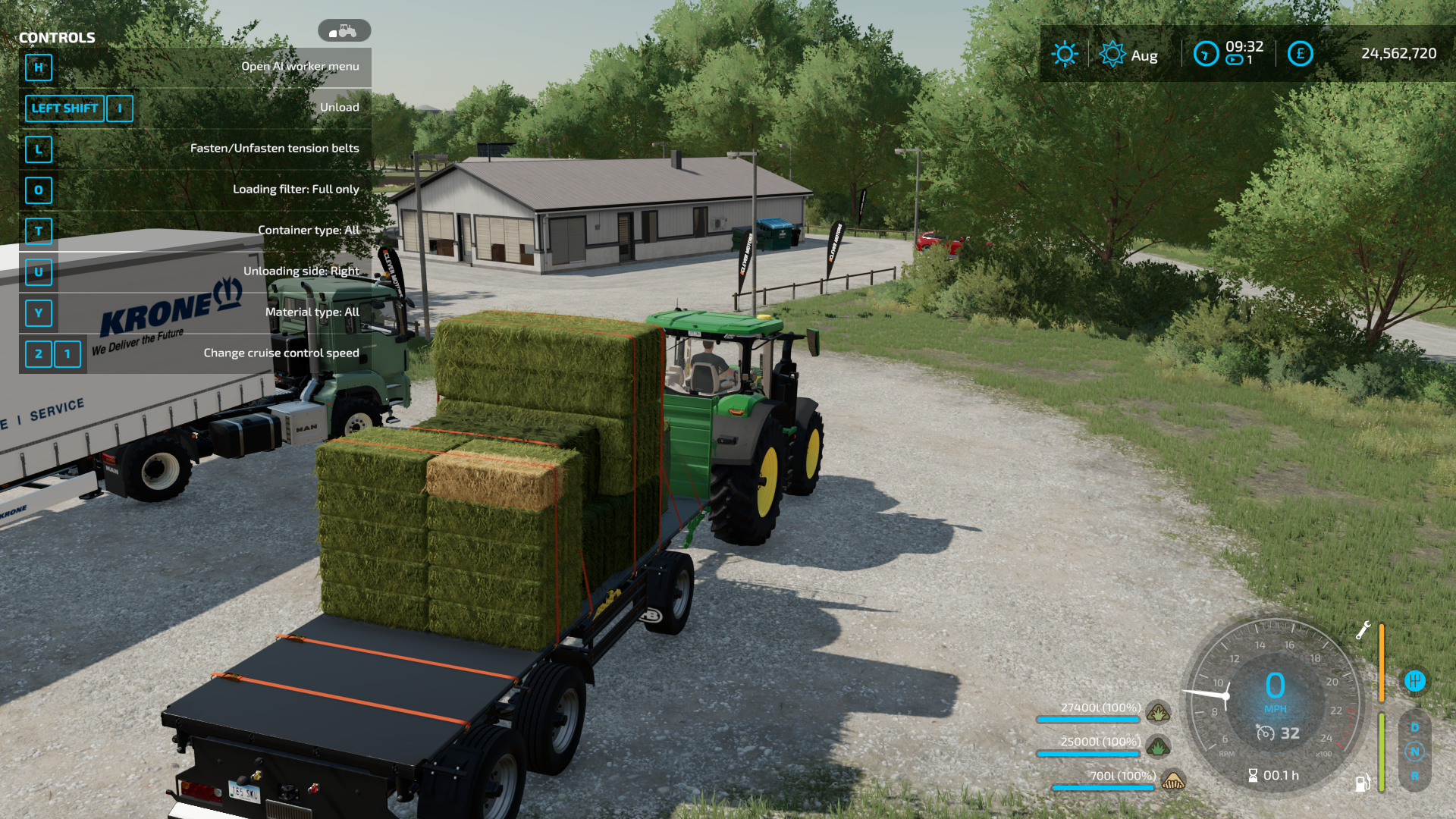Select the fill icon beside 27400l

tap(1158, 712)
